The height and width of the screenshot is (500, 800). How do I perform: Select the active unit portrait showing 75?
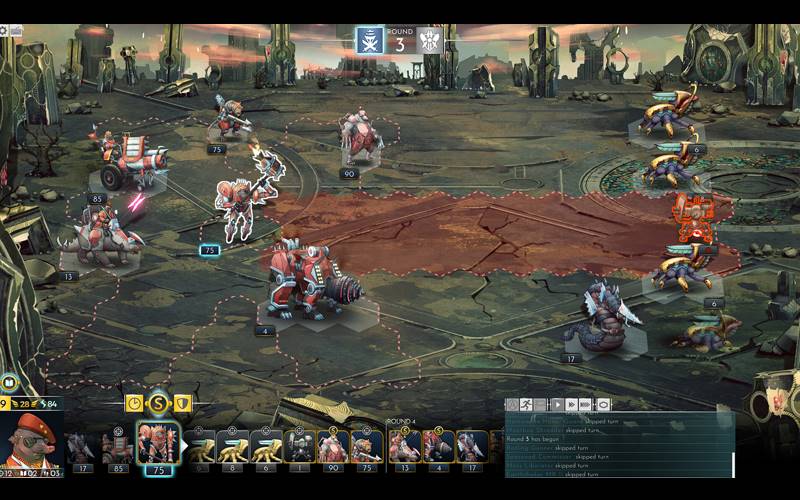pos(157,445)
